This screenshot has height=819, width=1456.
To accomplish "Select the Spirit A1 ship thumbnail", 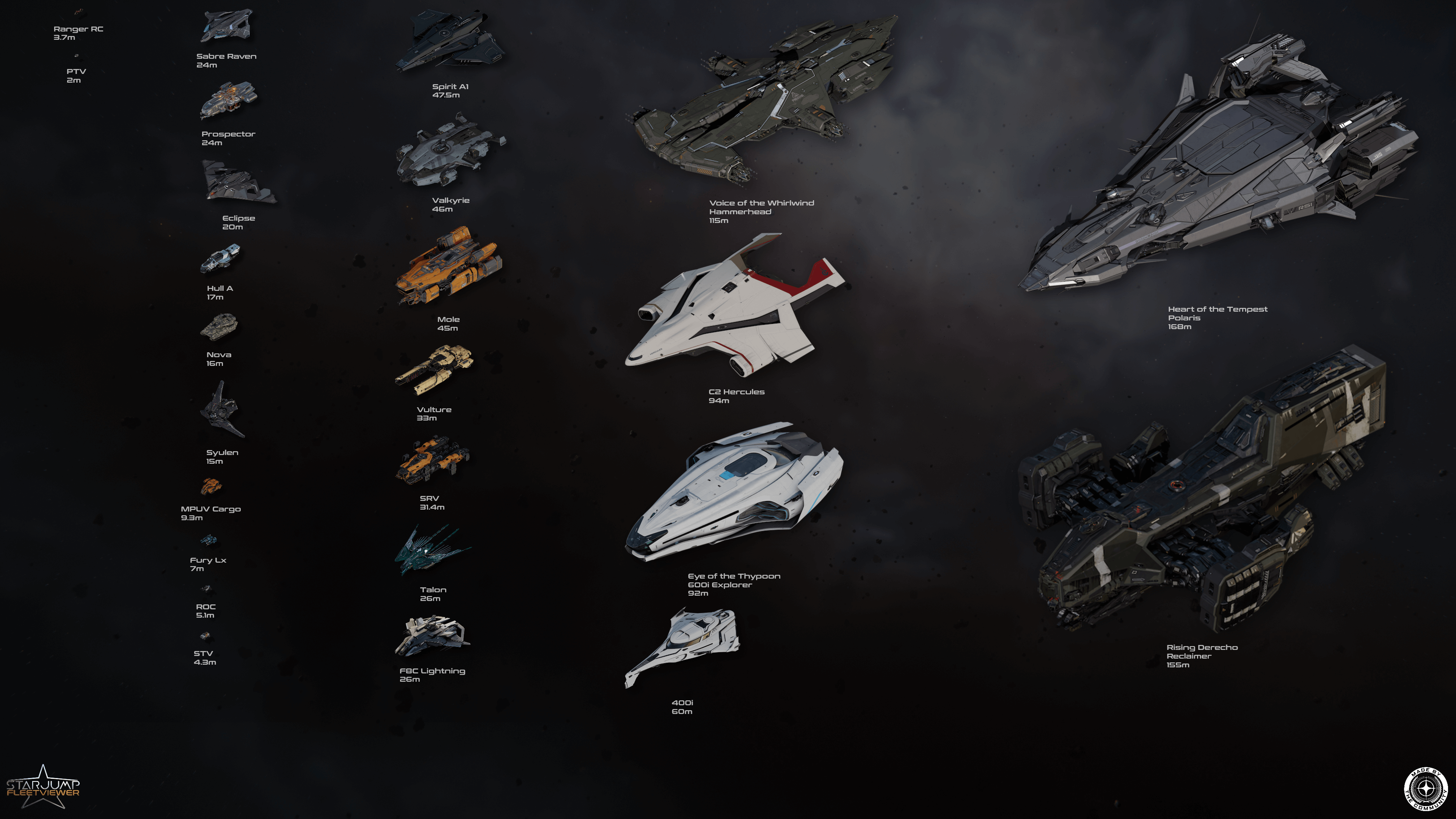I will tap(449, 41).
